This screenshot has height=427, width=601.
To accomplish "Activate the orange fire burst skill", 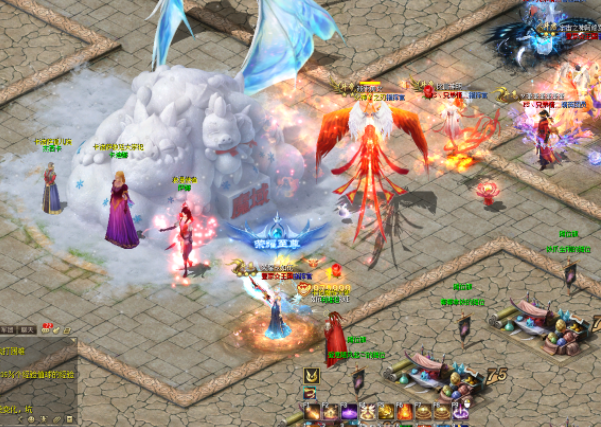I will [x=404, y=411].
